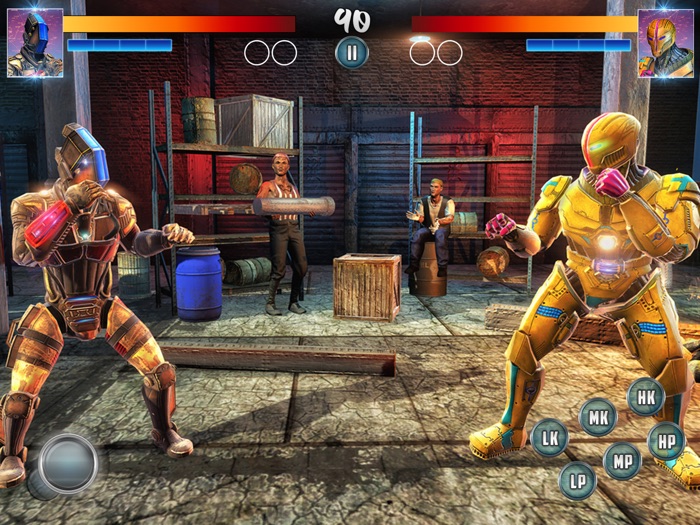
Task: Tap the MP medium punch button
Action: point(622,461)
